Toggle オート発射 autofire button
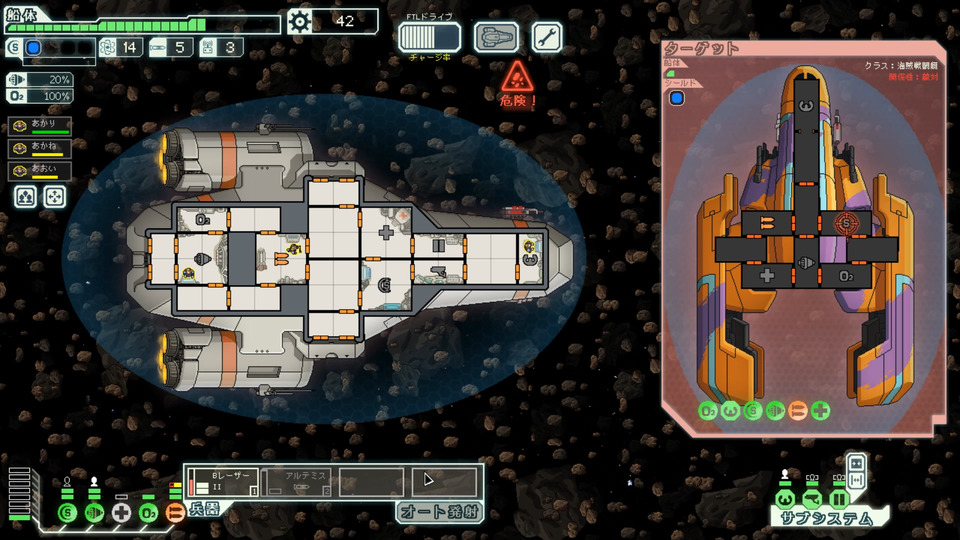This screenshot has height=540, width=960. click(x=439, y=512)
